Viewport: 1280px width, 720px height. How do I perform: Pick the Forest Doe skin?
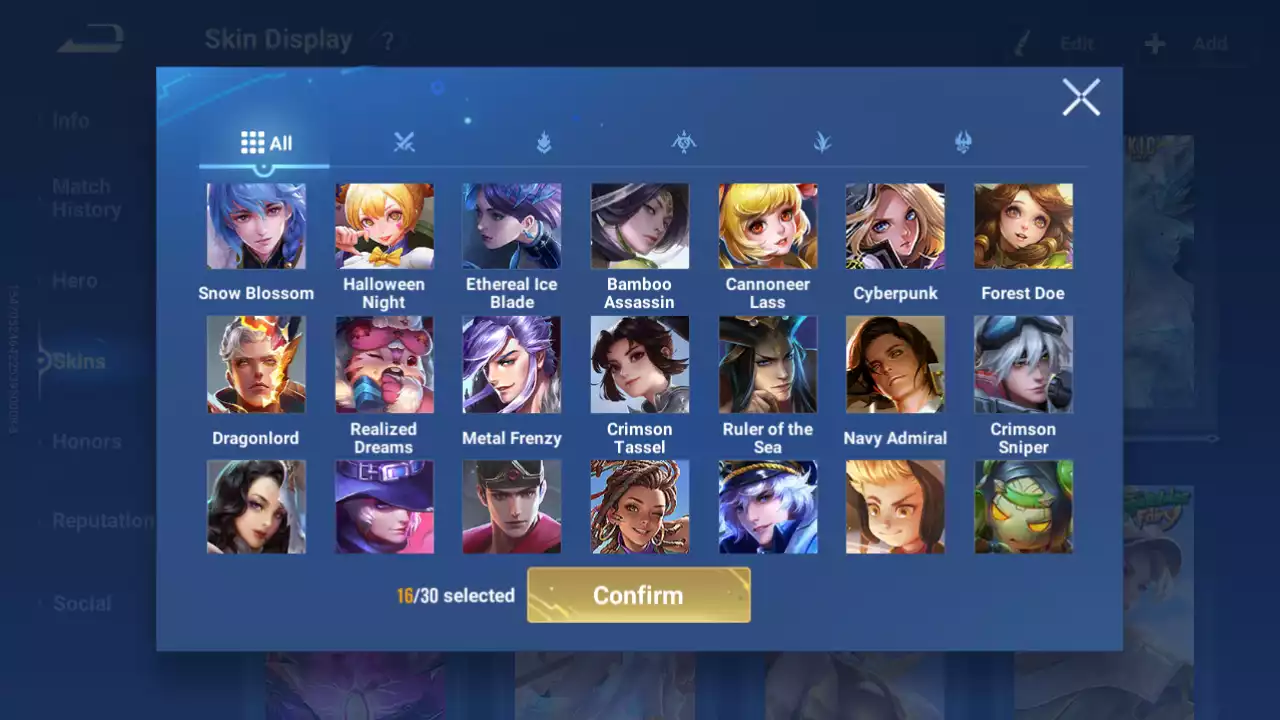(1023, 226)
